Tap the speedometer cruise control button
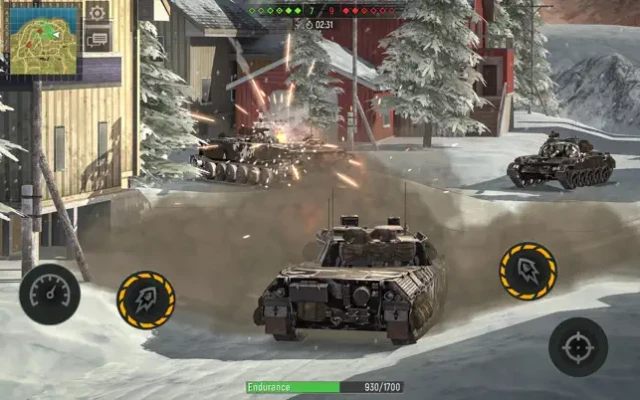This screenshot has width=640, height=400. tap(49, 293)
